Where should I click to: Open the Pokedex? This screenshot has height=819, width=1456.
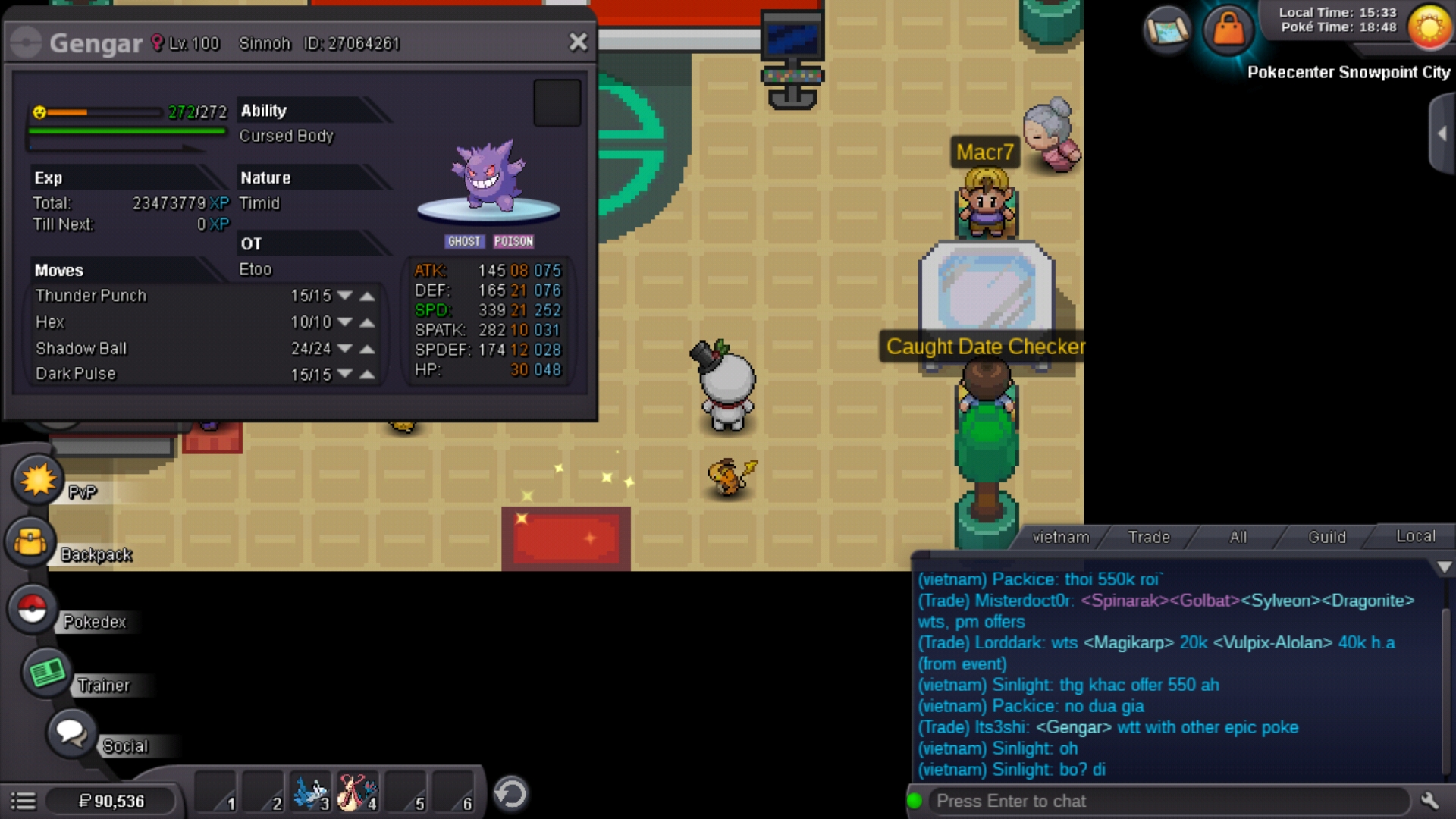[32, 609]
